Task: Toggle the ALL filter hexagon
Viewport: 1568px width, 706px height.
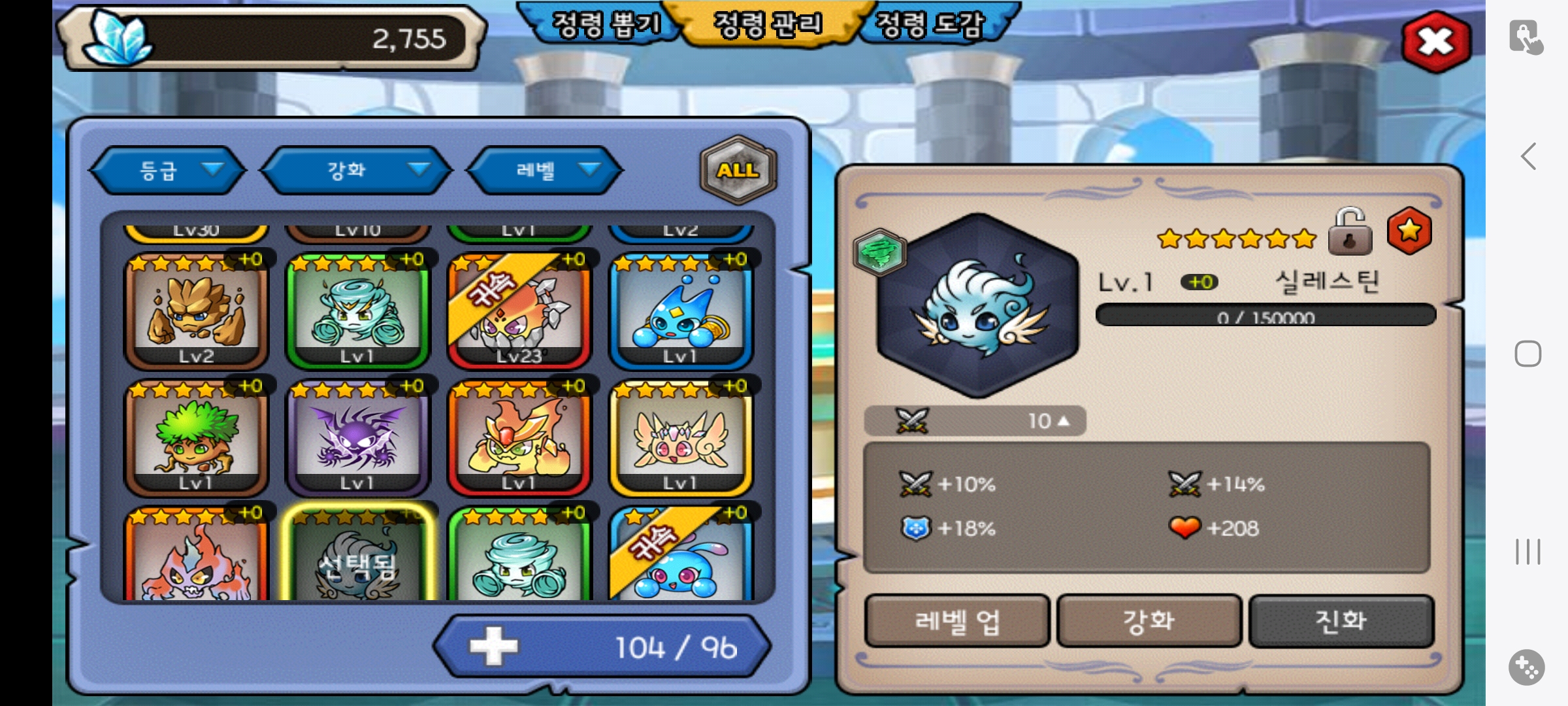Action: (738, 171)
